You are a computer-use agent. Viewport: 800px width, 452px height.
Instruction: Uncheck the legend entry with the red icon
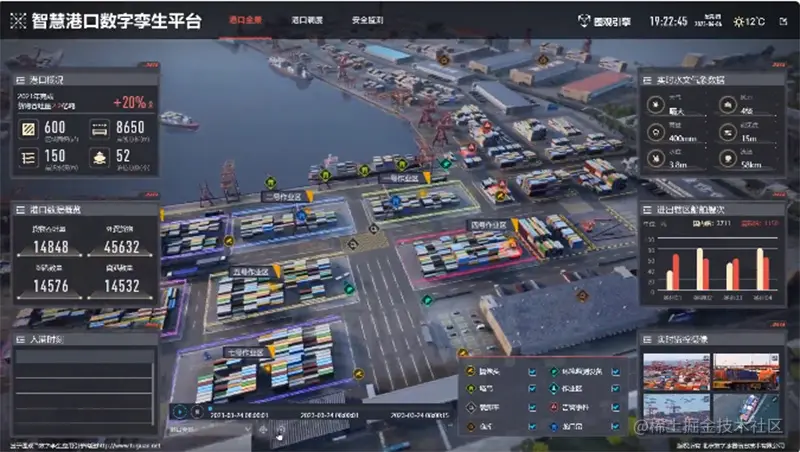(x=615, y=408)
